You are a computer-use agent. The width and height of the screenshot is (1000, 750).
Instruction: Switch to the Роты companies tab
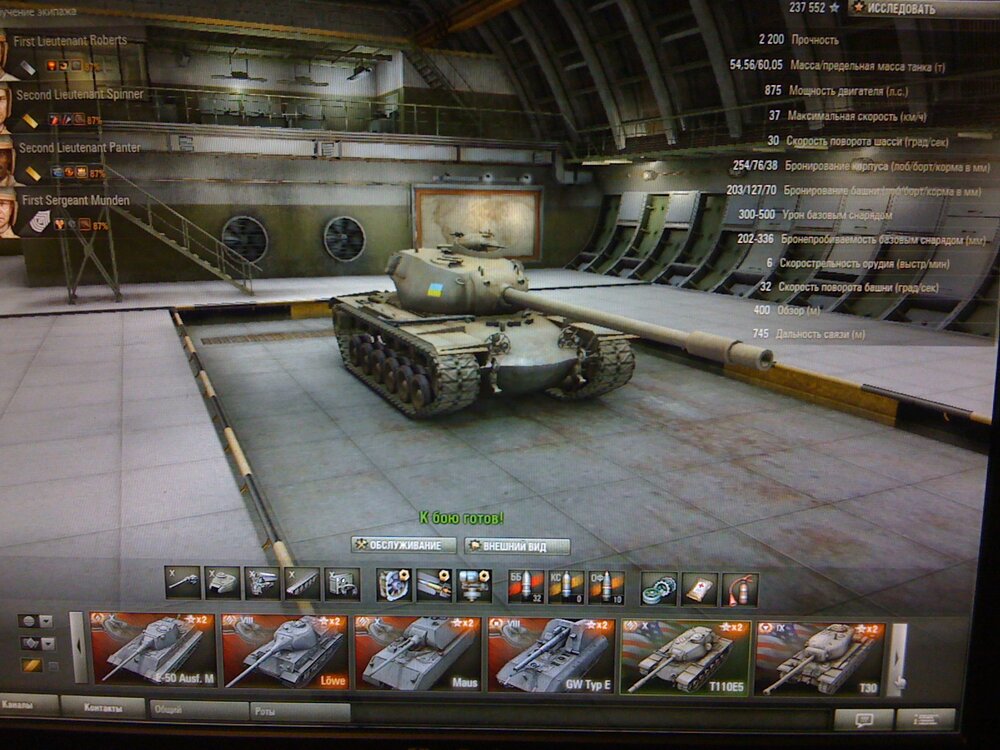(298, 711)
